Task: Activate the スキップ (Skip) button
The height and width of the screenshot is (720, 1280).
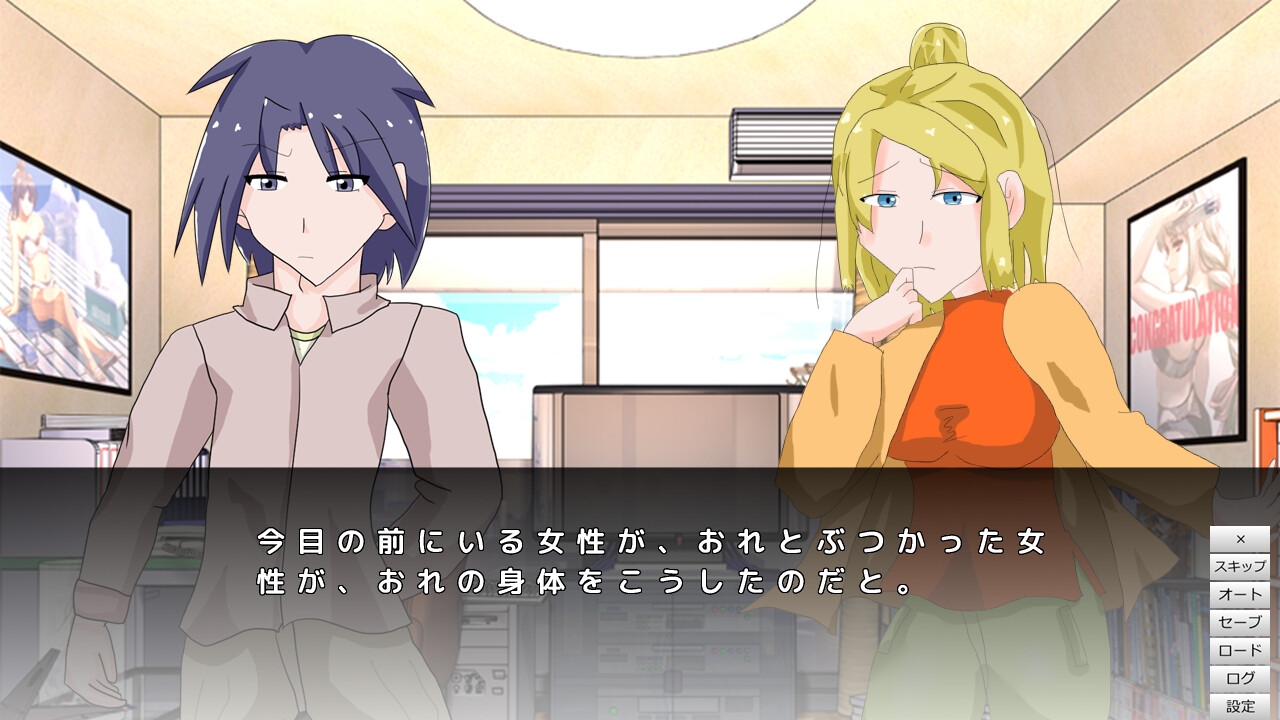Action: [x=1240, y=567]
